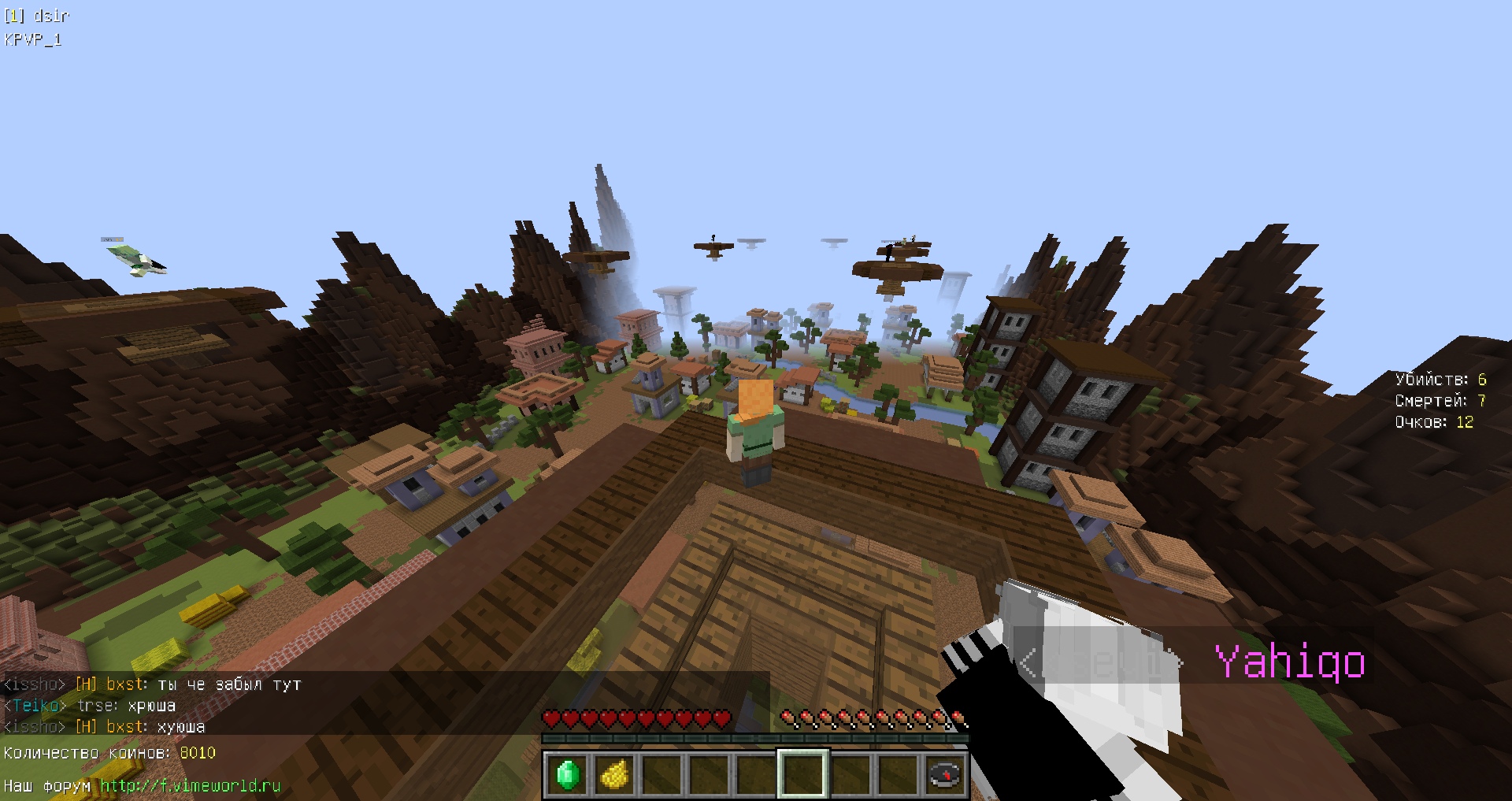Image resolution: width=1512 pixels, height=801 pixels.
Task: Open the f.vimeworld.ru forum link
Action: coord(190,785)
